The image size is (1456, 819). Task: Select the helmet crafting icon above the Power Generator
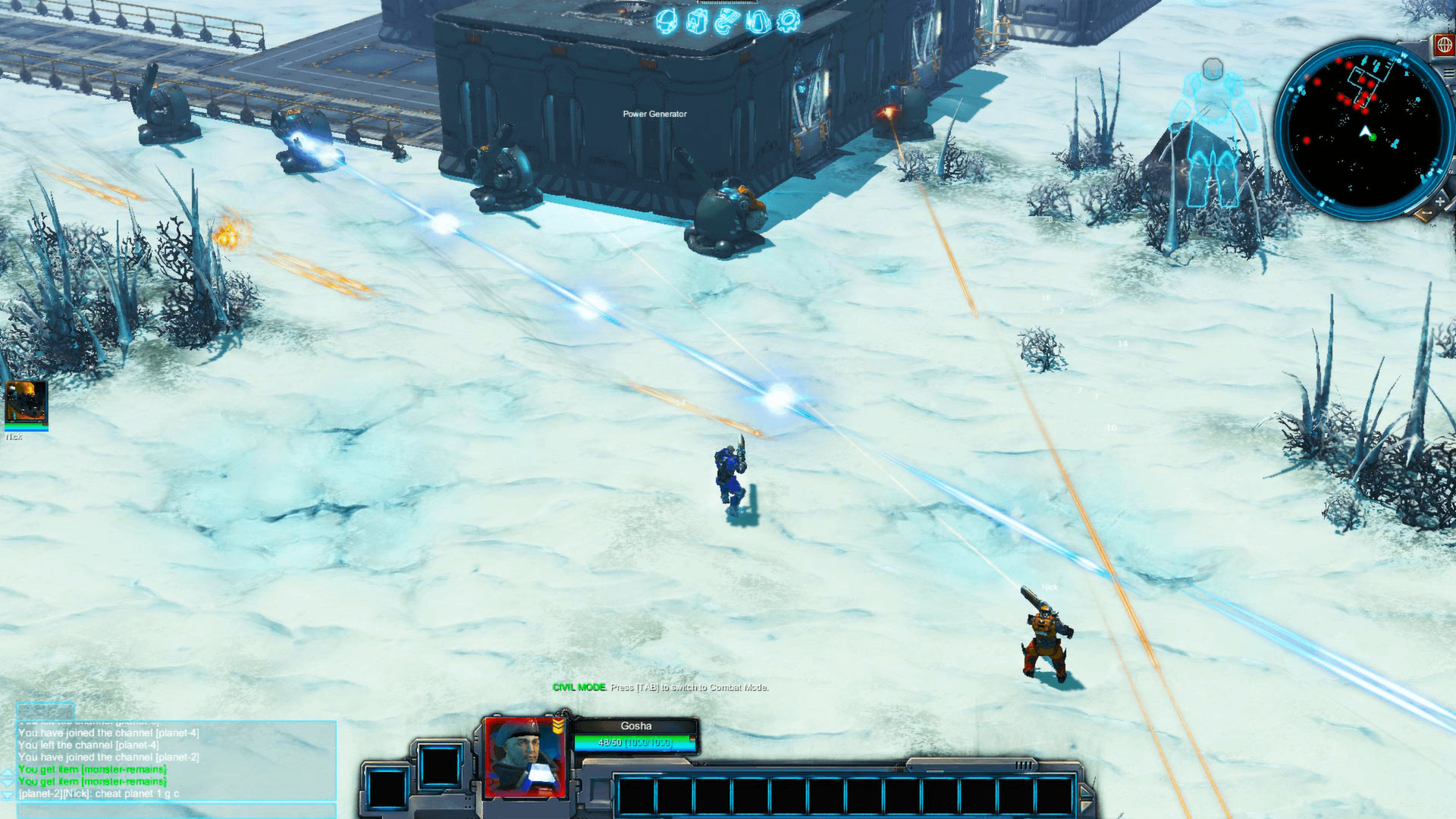[x=665, y=20]
